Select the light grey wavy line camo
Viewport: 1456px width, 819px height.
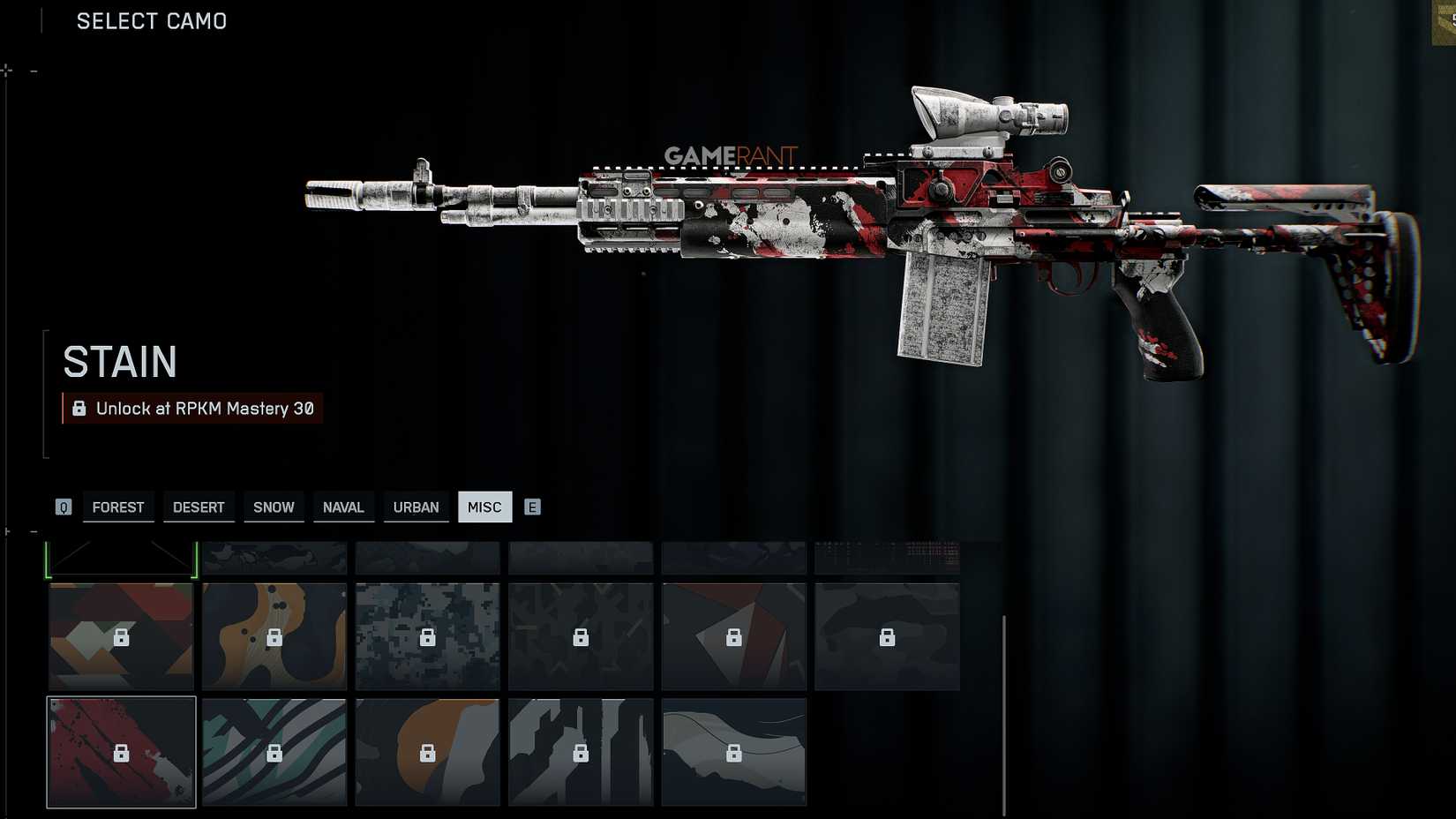[x=733, y=752]
